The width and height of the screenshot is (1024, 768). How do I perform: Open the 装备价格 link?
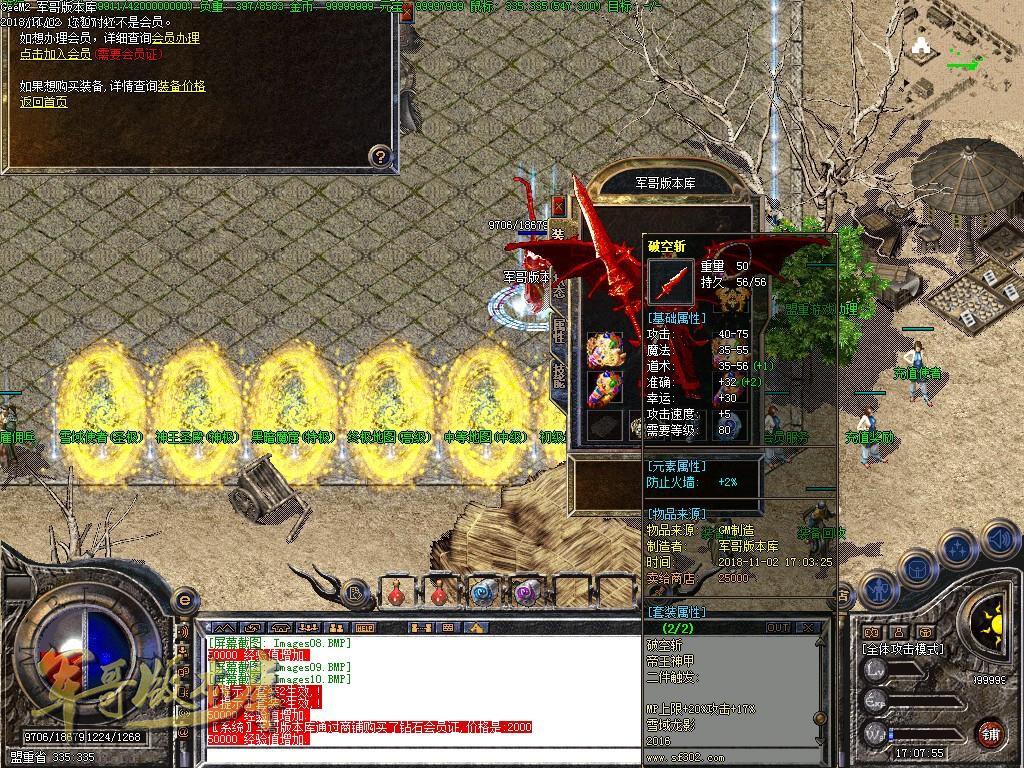[x=181, y=86]
